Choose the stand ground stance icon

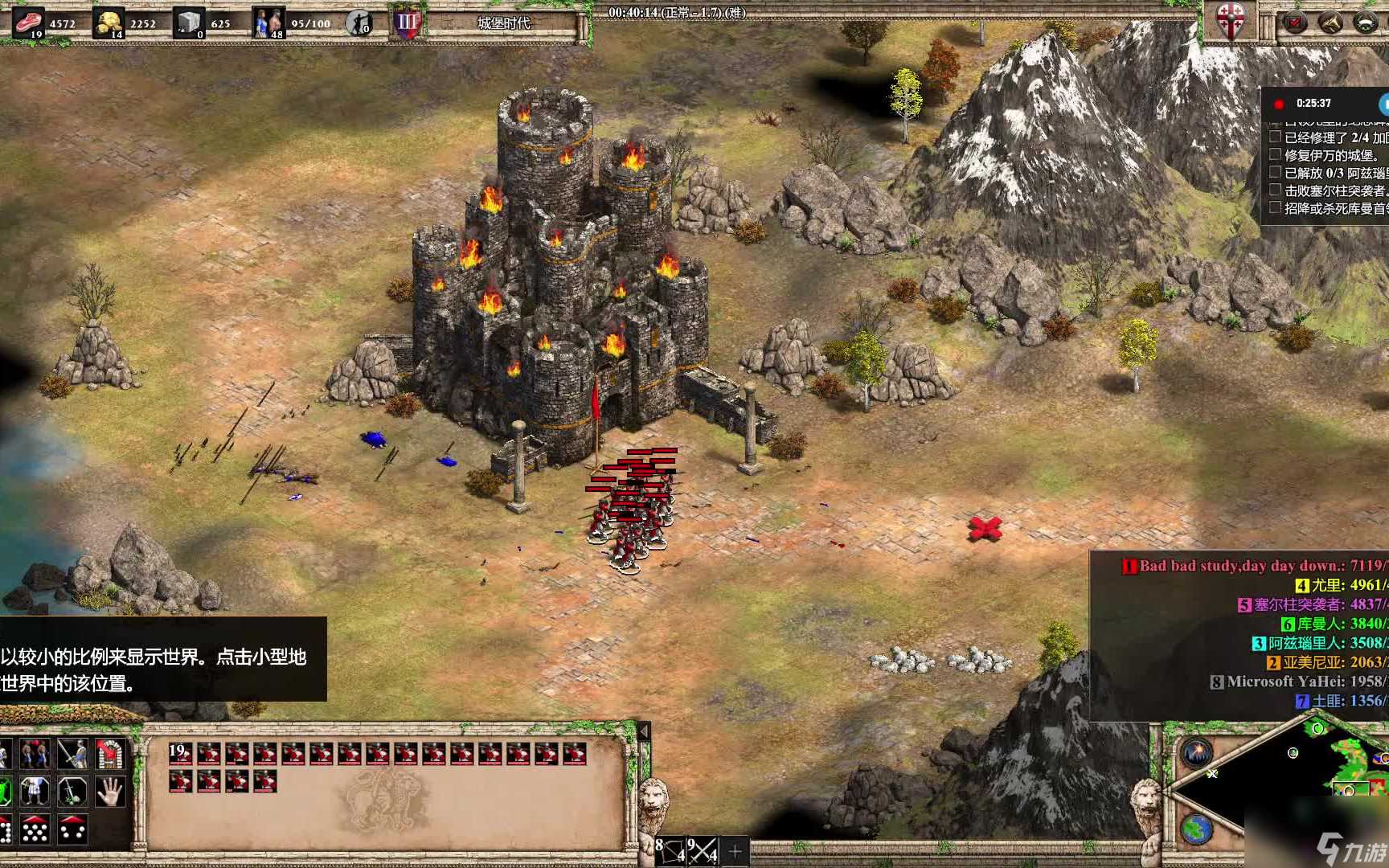pos(35,792)
